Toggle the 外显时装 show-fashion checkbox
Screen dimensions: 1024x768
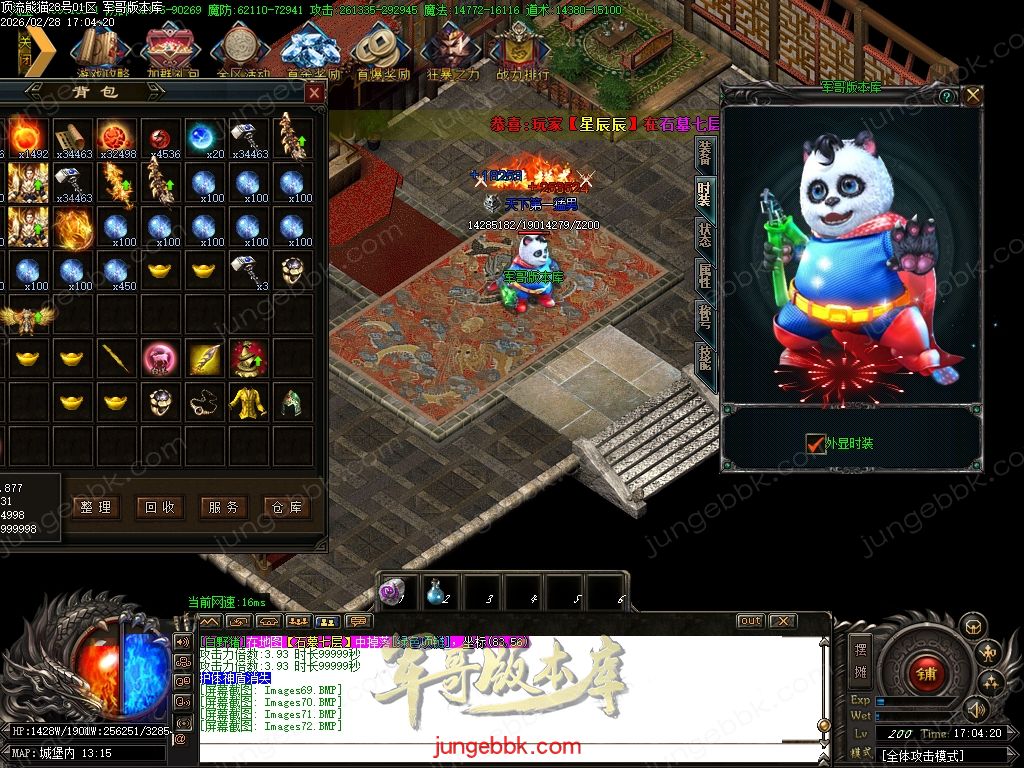(x=815, y=443)
